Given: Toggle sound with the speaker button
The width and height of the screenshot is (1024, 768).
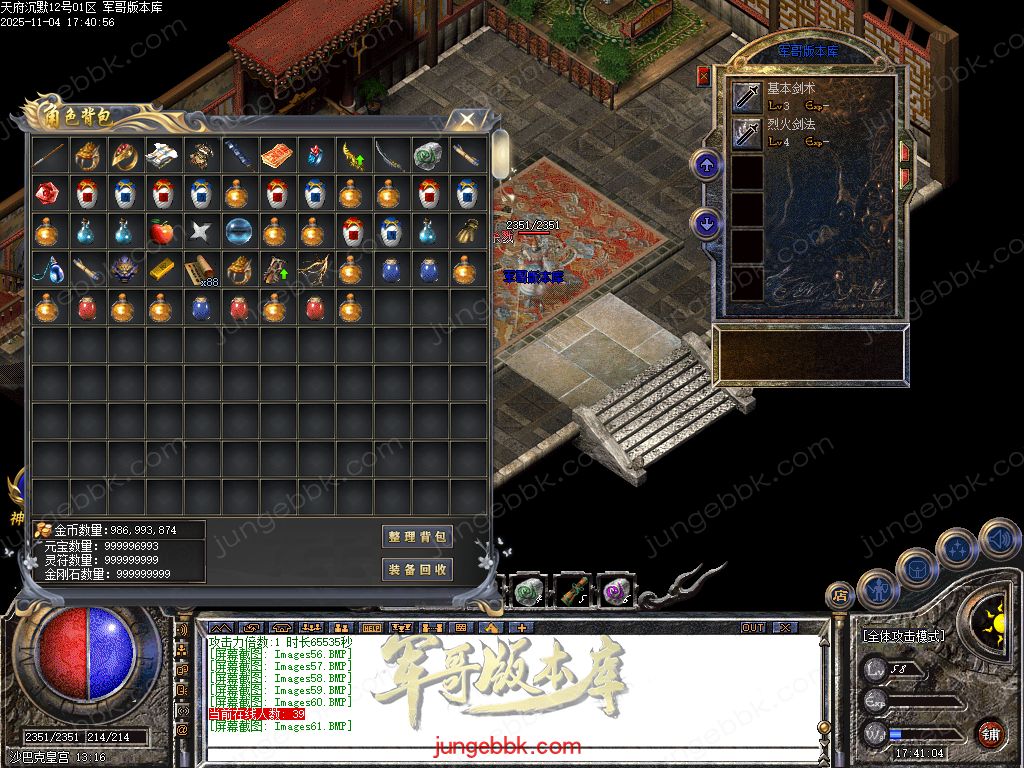Looking at the screenshot, I should (x=998, y=539).
